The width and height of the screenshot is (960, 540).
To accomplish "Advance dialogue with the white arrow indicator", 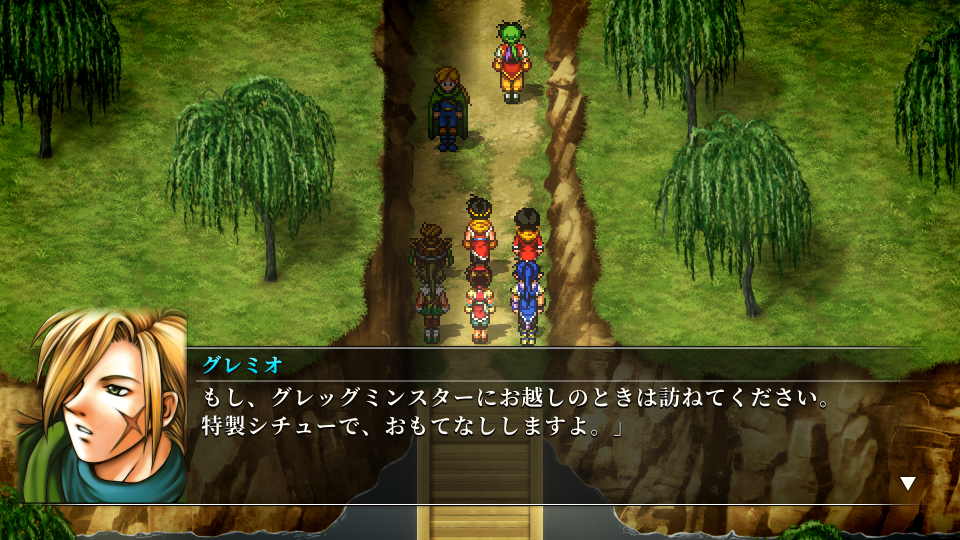I will 907,483.
